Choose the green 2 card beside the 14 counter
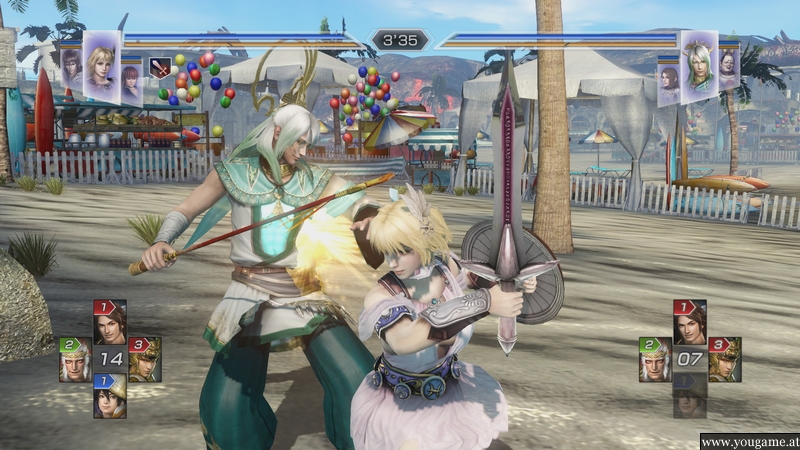800x450 pixels. 74,359
